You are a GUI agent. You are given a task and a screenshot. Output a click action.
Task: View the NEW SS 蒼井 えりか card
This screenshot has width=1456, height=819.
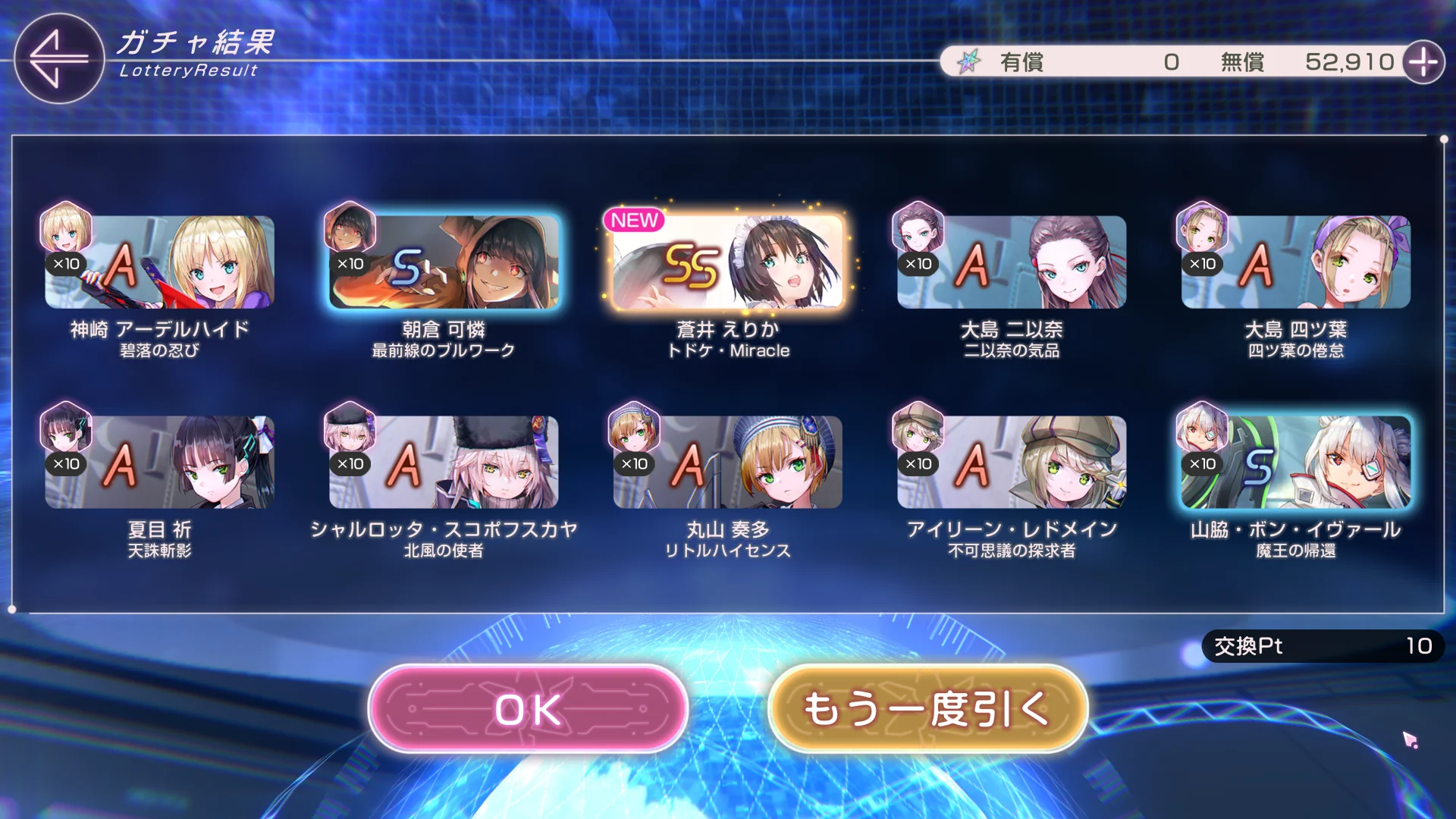pos(728,262)
